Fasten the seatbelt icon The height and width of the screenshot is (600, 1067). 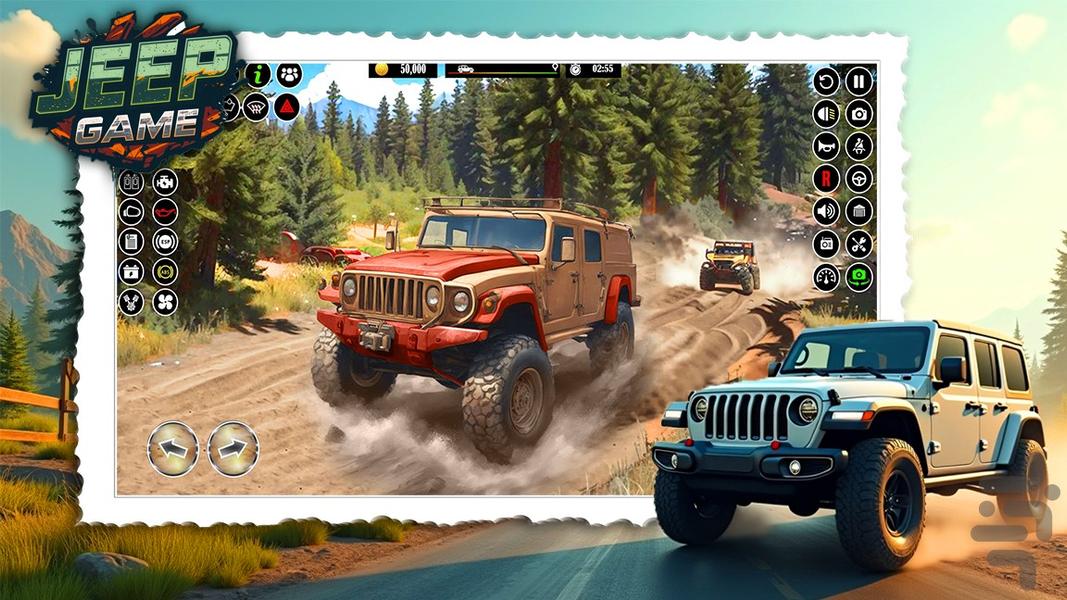pos(859,146)
